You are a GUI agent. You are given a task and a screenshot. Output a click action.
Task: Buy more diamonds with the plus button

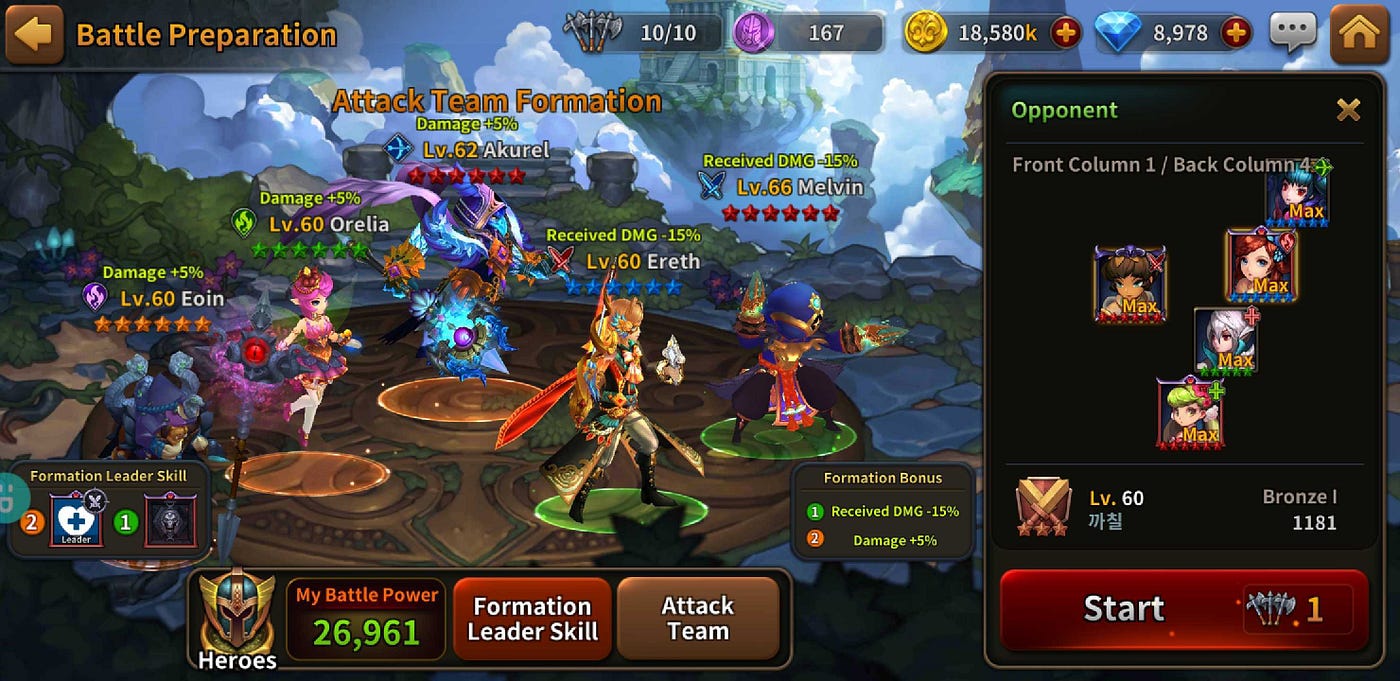(x=1236, y=34)
